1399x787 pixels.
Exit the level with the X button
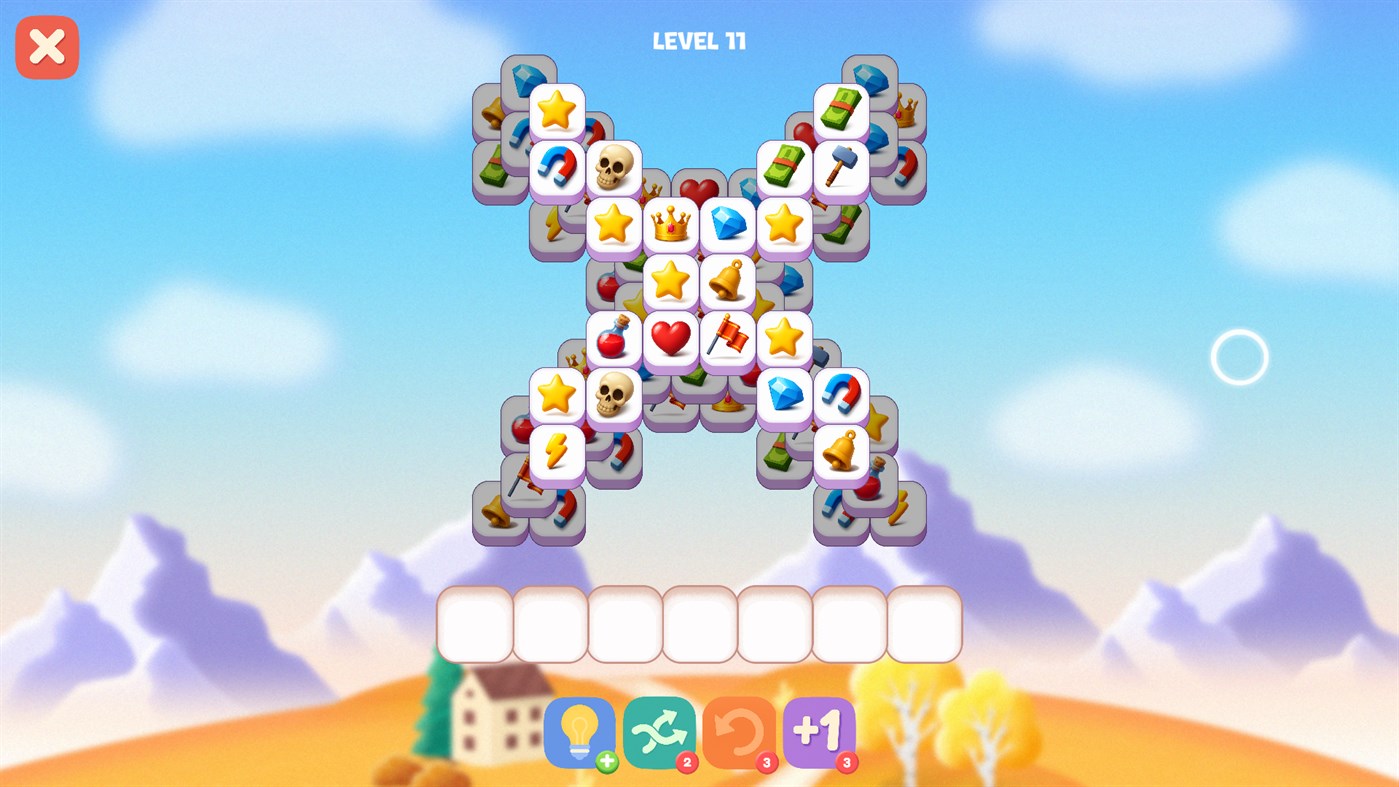[47, 47]
